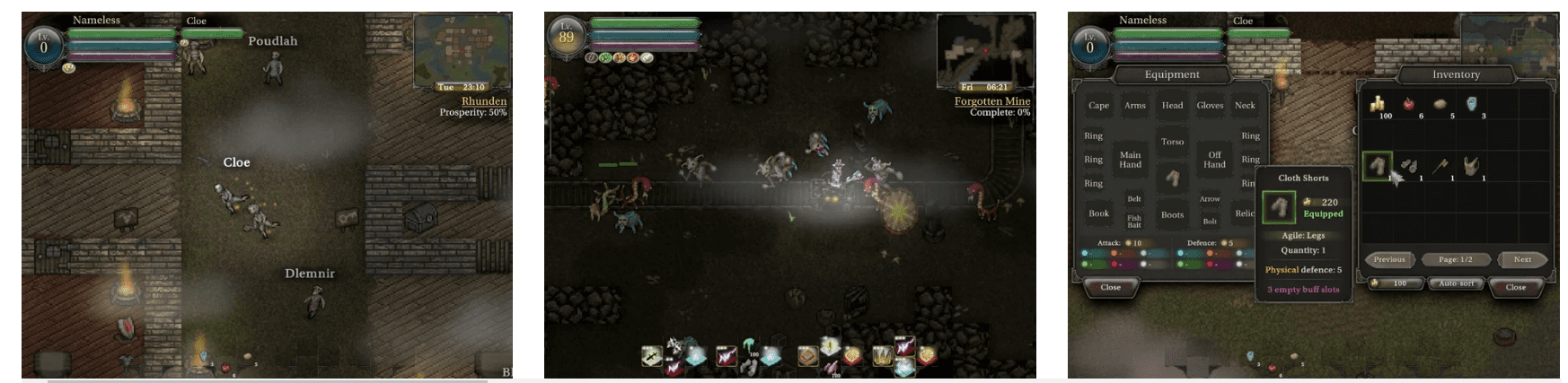Select the gold coin stack in inventory grid
This screenshot has width=1568, height=383.
click(1378, 105)
